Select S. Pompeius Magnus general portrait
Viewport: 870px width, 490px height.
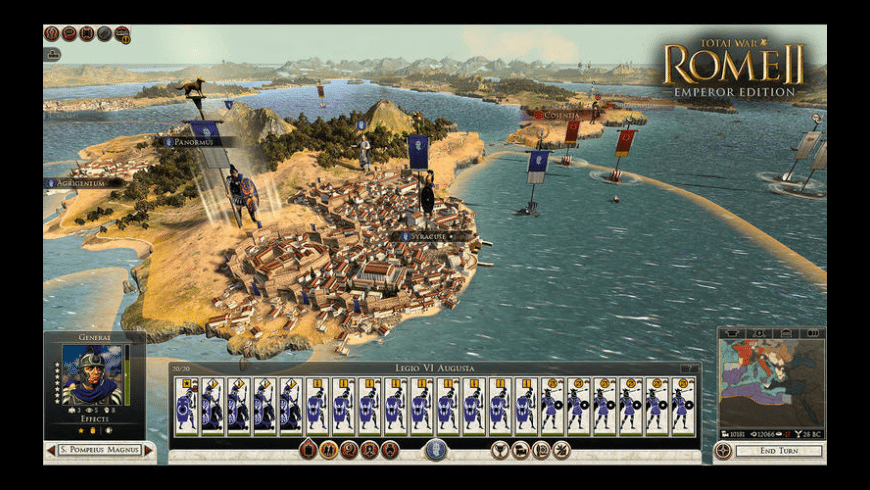(x=93, y=375)
